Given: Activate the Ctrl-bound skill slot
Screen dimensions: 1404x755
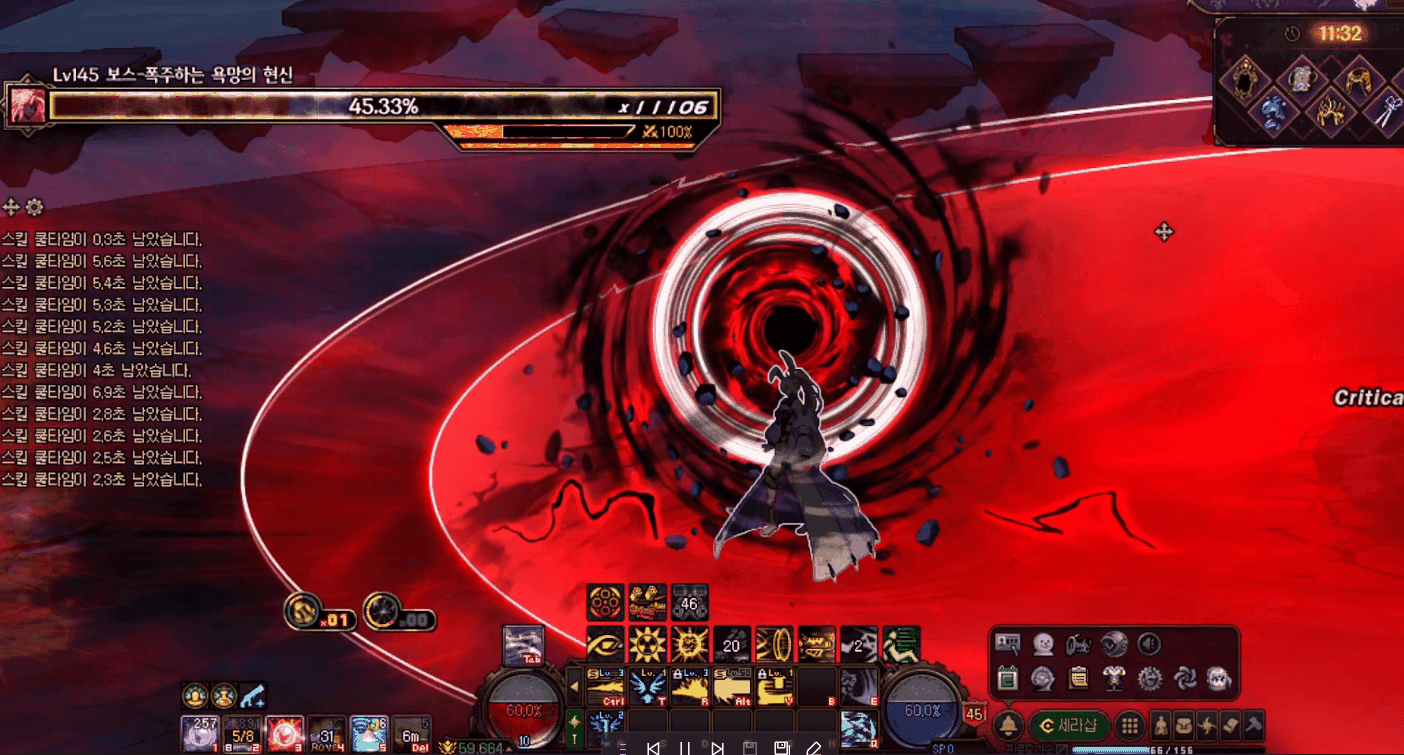Looking at the screenshot, I should click(605, 684).
